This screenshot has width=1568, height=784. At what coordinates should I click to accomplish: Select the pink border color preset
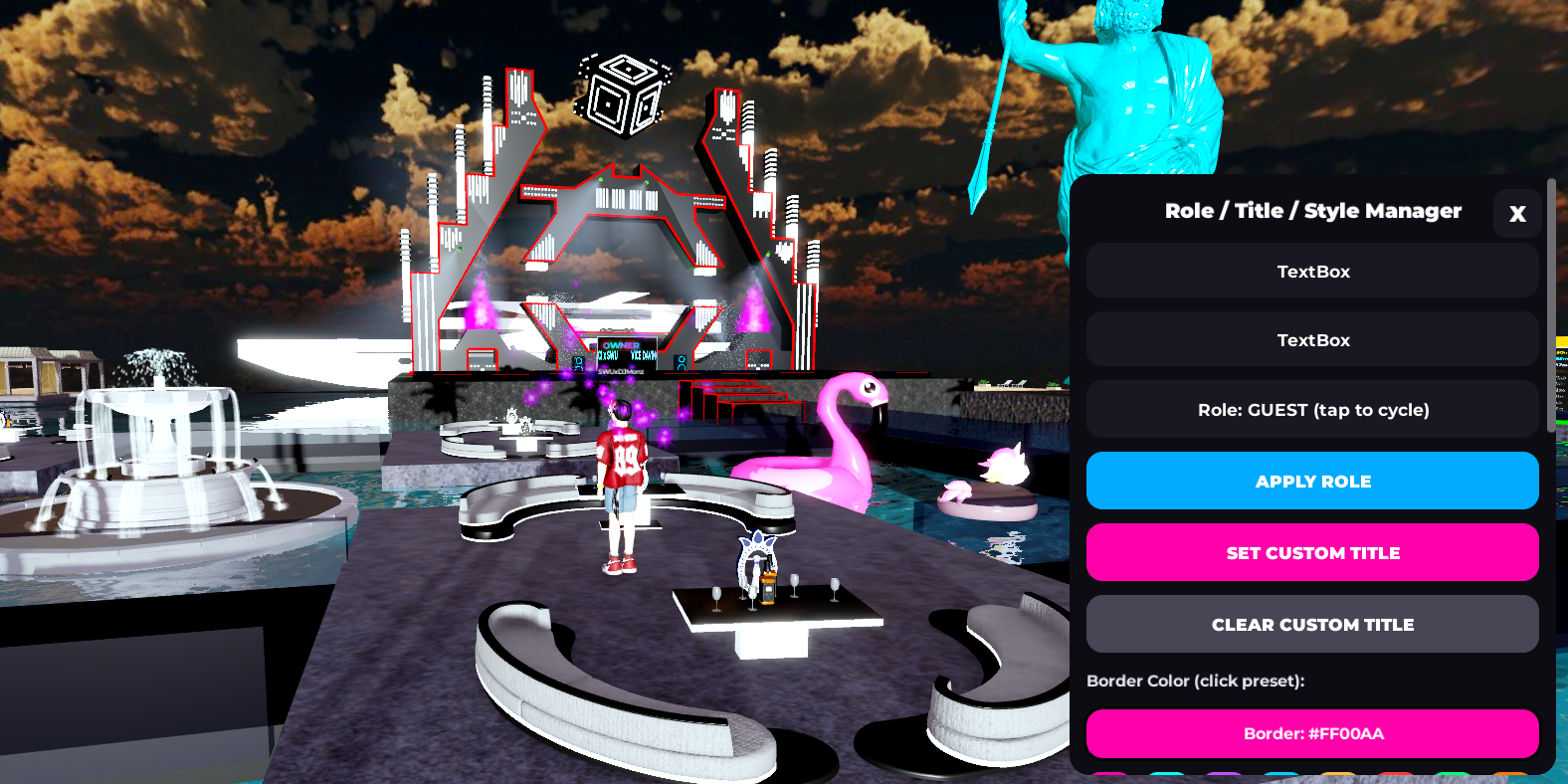pos(1109,776)
